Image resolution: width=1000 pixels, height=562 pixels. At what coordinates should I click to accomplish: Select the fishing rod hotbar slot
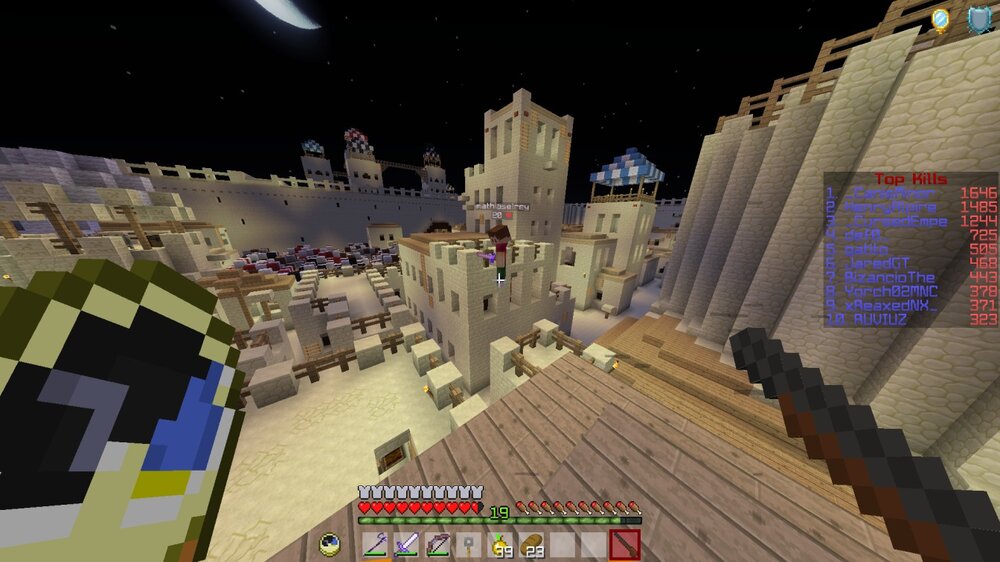[x=376, y=546]
